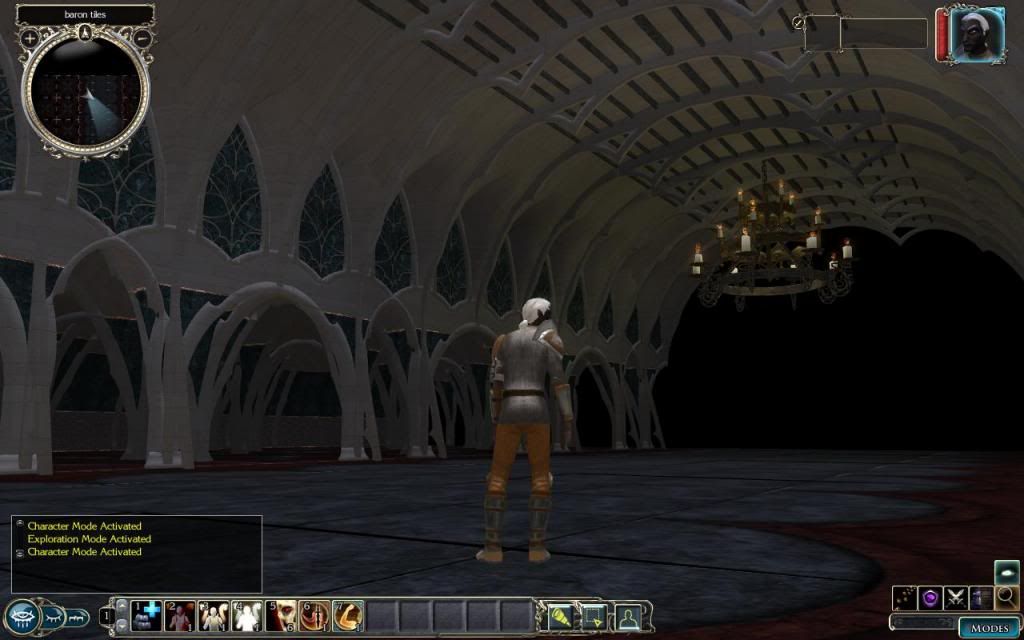Click the flashlight icon beside the hotbar
The height and width of the screenshot is (640, 1024).
(x=558, y=617)
